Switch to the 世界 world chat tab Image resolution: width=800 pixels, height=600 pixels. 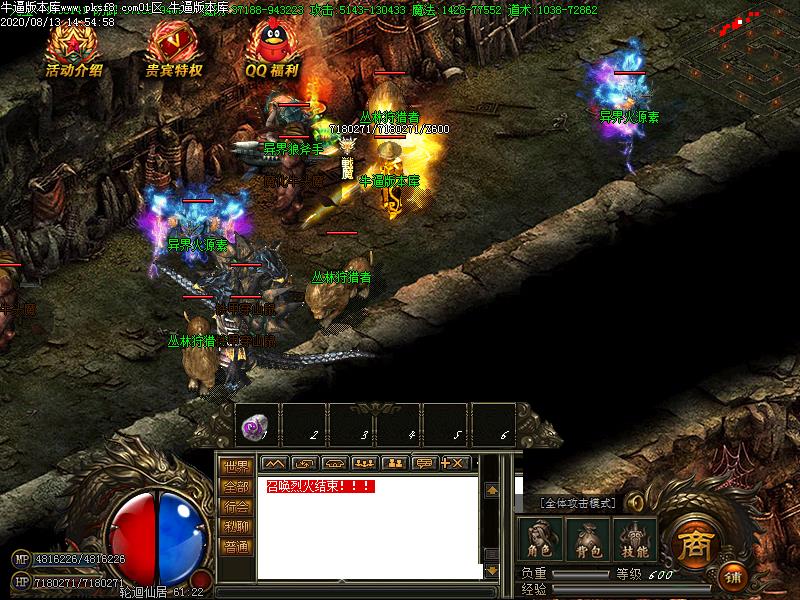click(236, 466)
